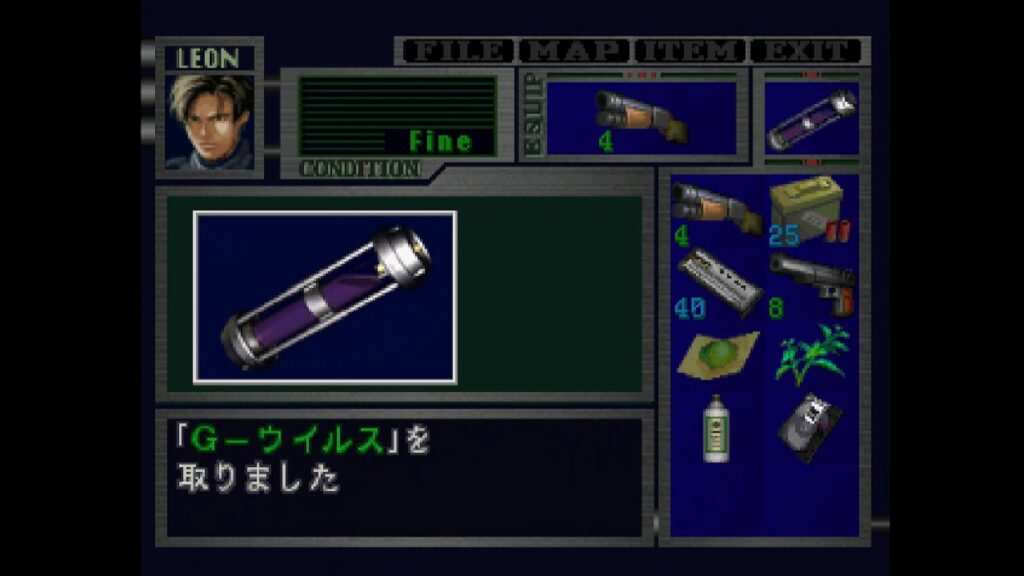Switch to the MAP screen

[577, 51]
